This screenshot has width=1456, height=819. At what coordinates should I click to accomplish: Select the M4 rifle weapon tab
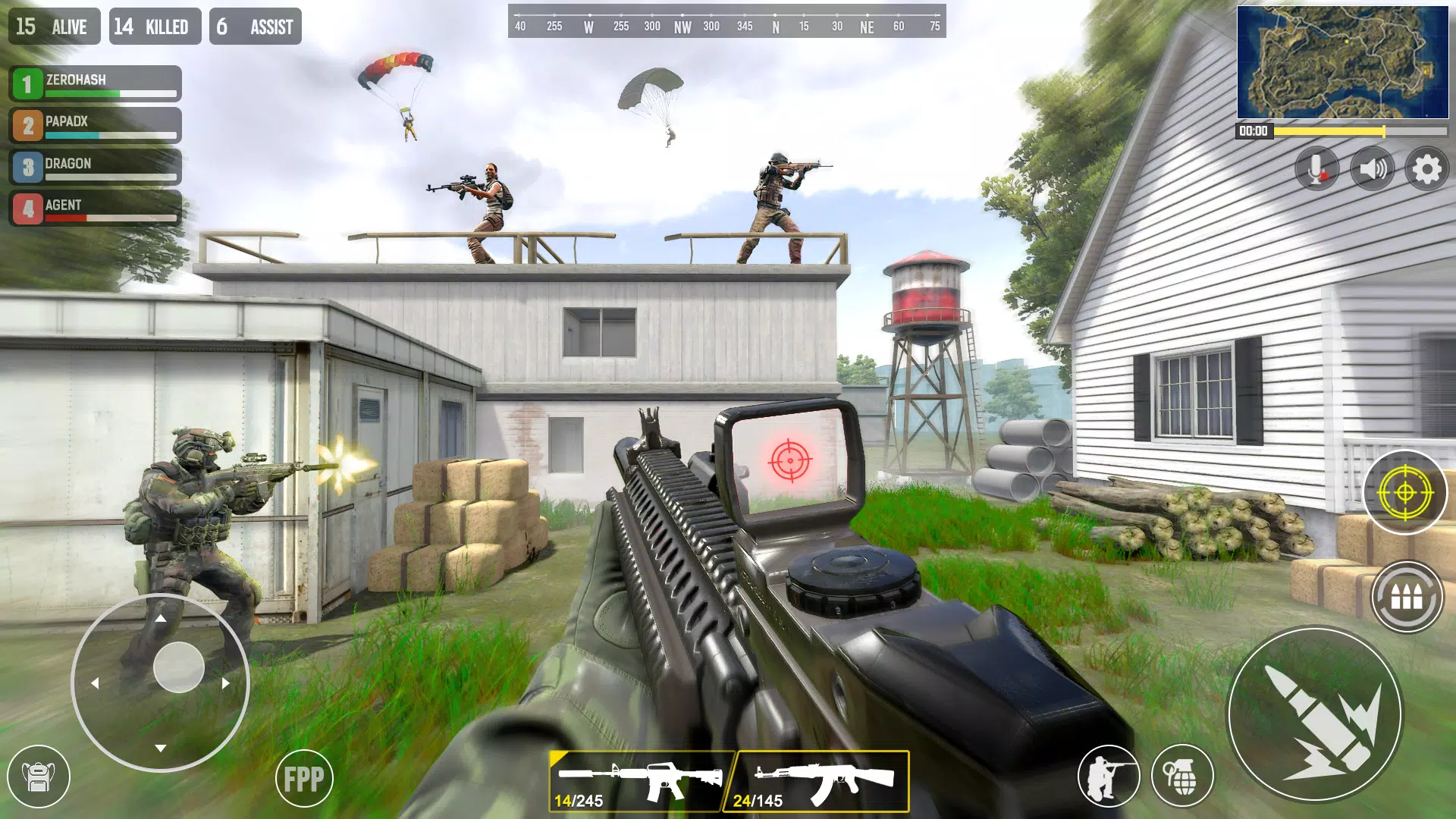(641, 781)
